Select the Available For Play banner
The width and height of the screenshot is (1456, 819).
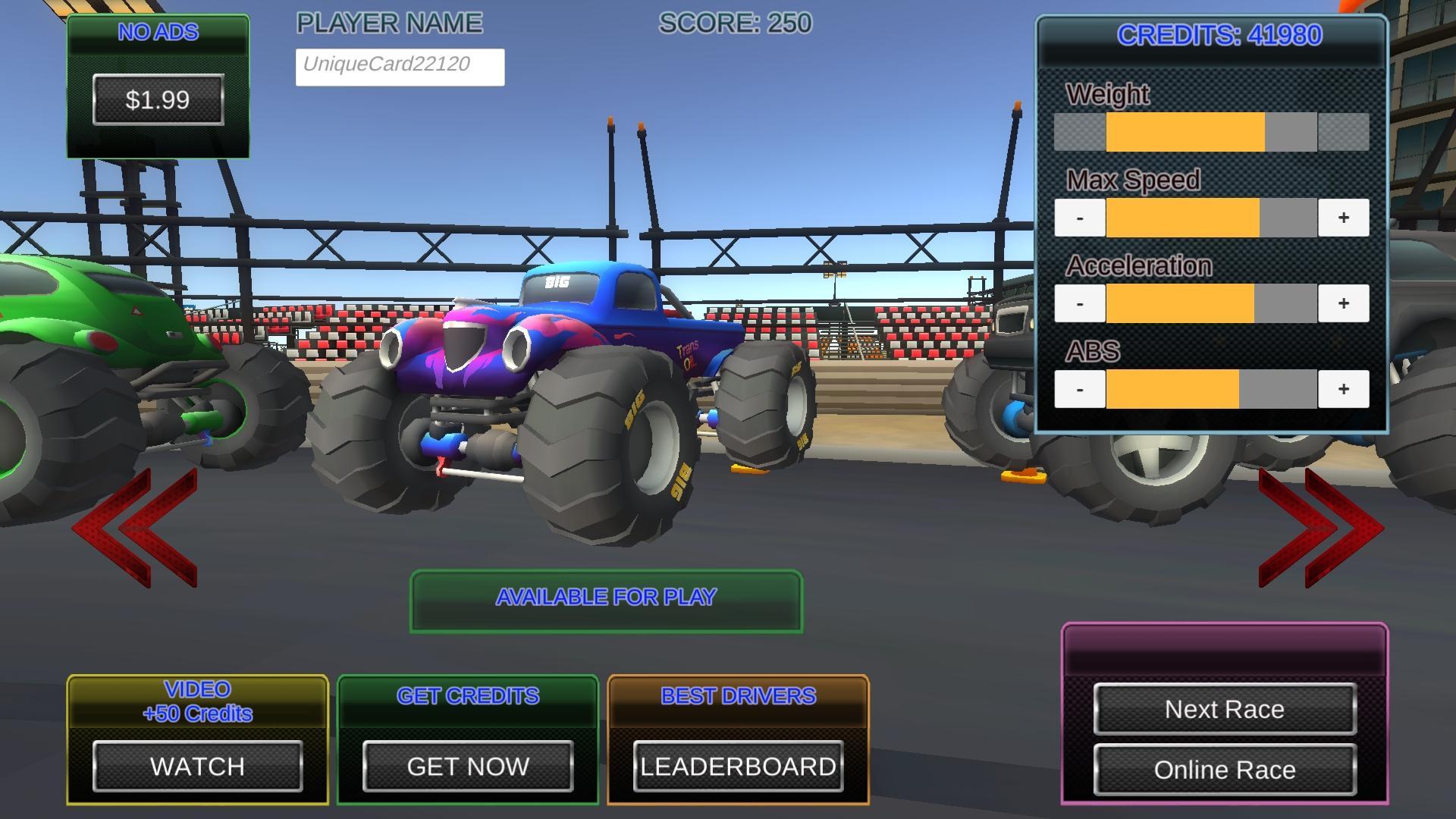pyautogui.click(x=606, y=600)
